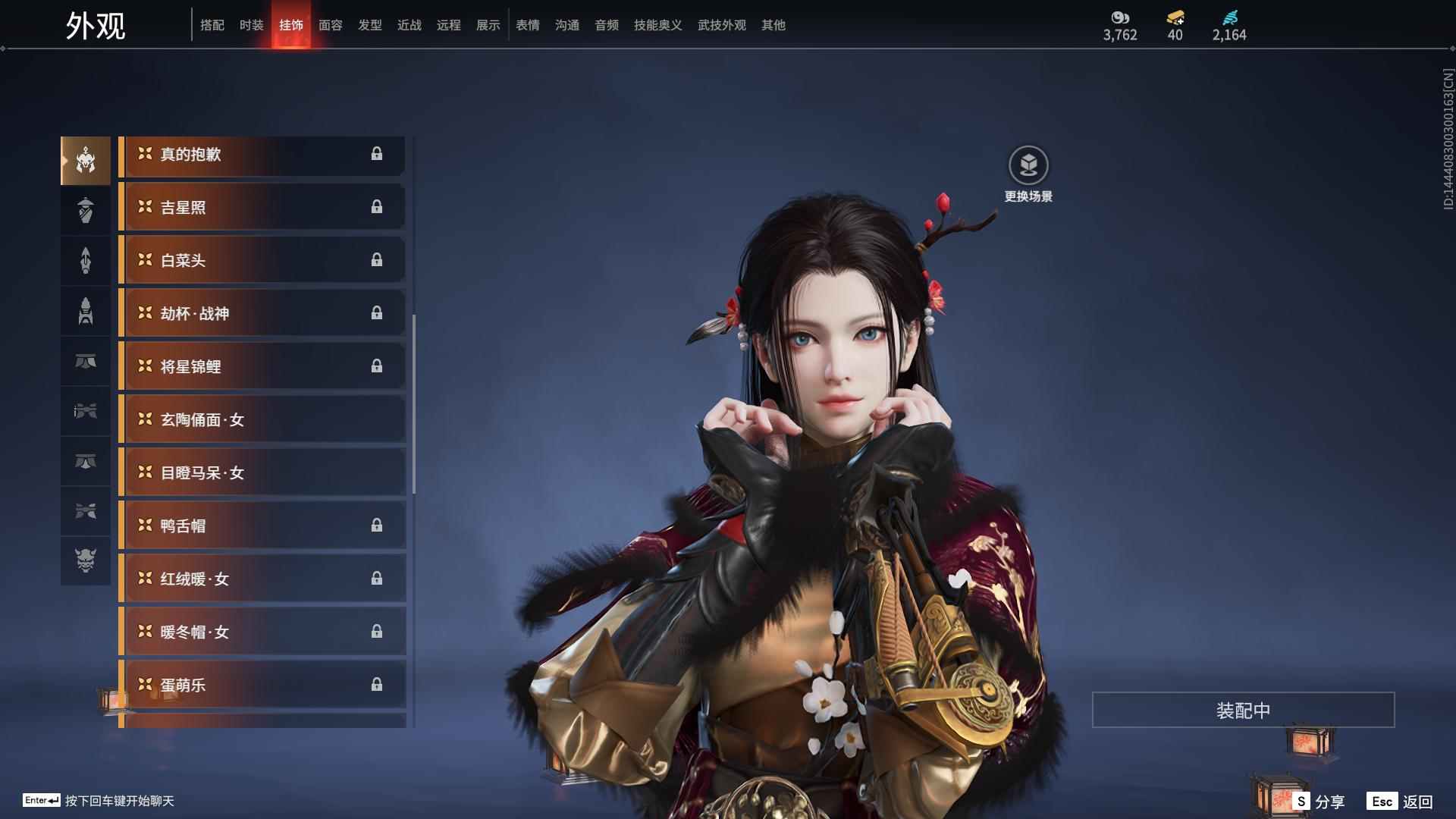Click the 装配中 button
Image resolution: width=1456 pixels, height=819 pixels.
pos(1242,710)
